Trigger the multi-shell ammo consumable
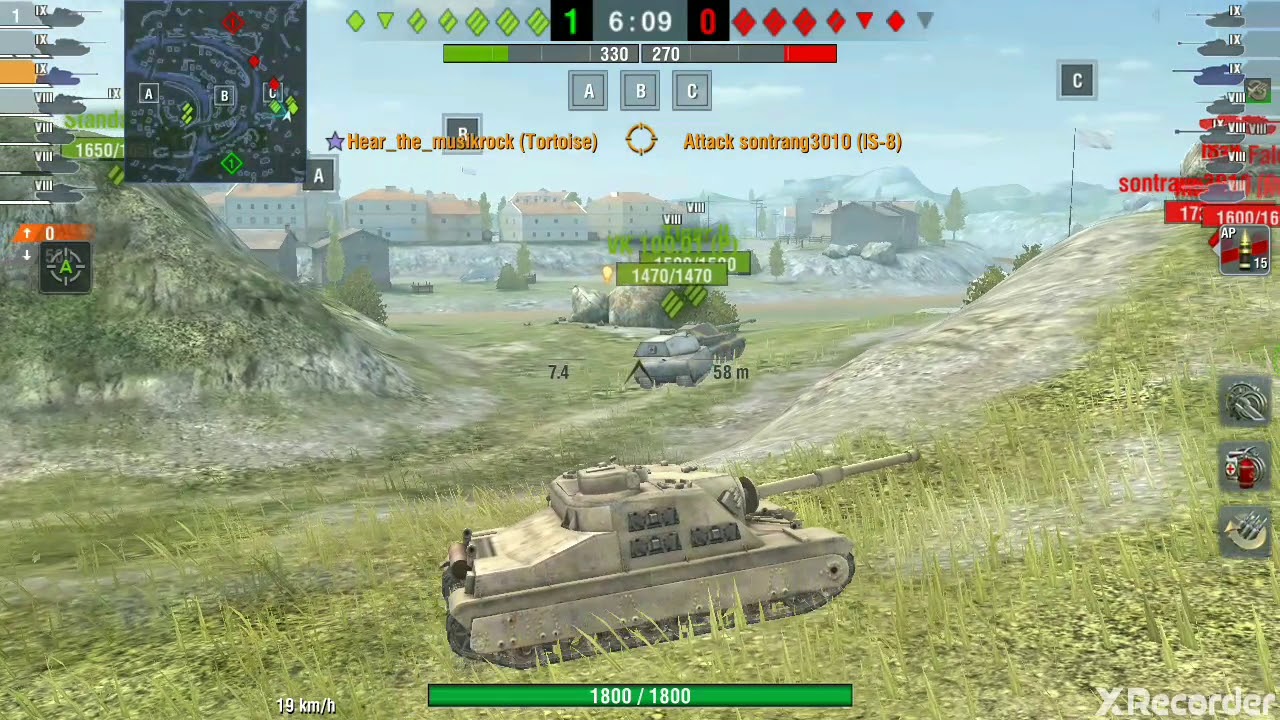The image size is (1280, 720). coord(1243,533)
